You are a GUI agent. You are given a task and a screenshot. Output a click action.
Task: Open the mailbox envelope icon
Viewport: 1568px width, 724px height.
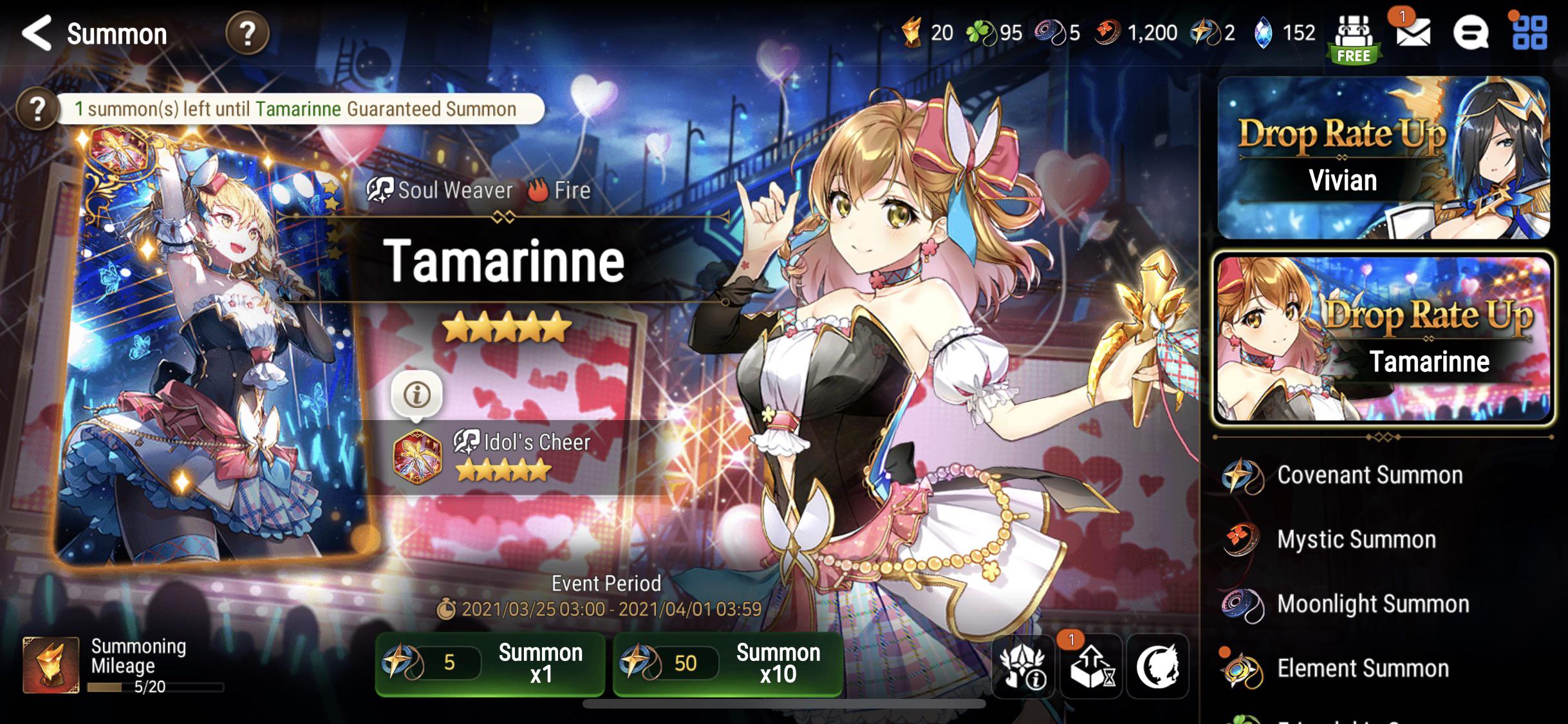click(x=1413, y=32)
